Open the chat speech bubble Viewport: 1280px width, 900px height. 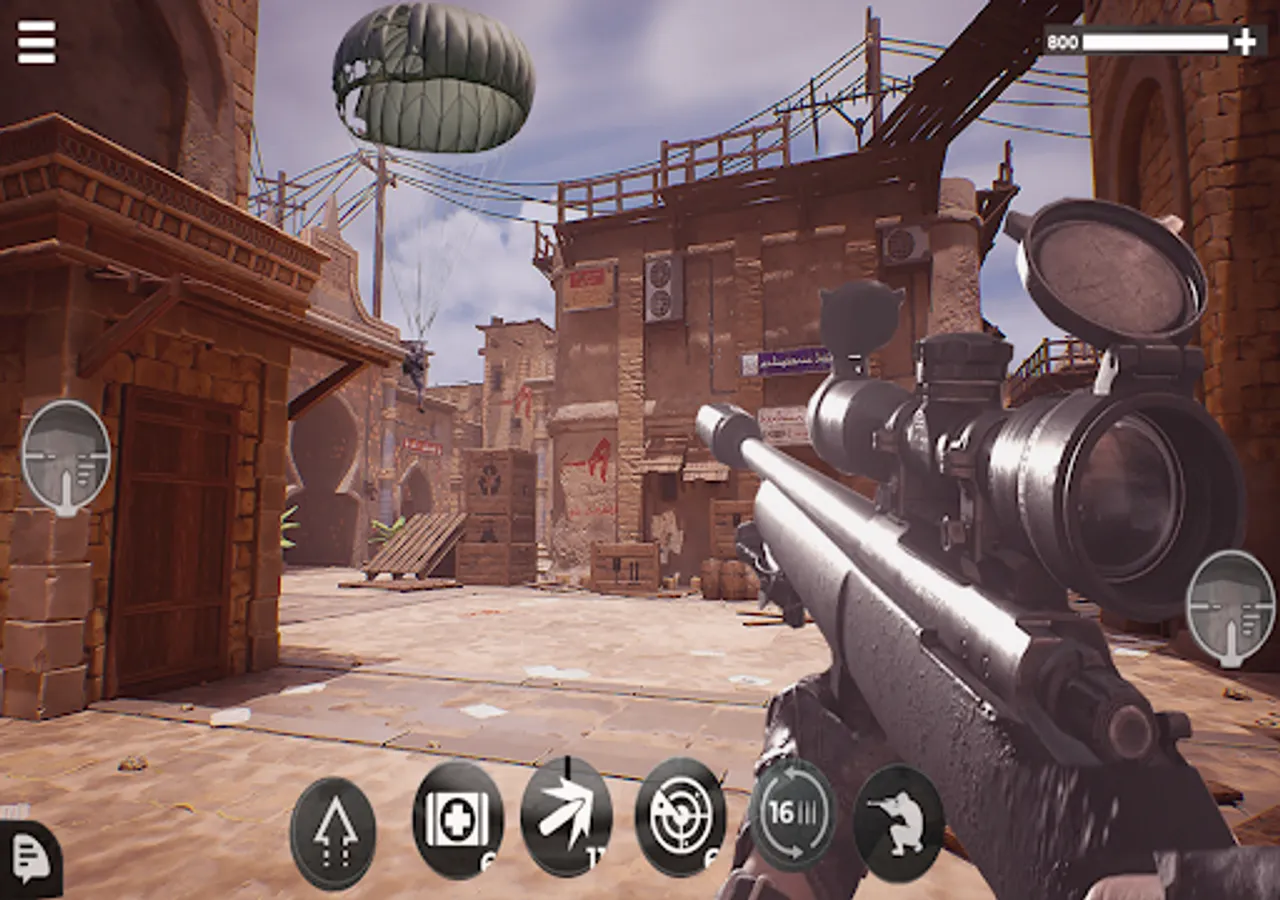tap(30, 858)
